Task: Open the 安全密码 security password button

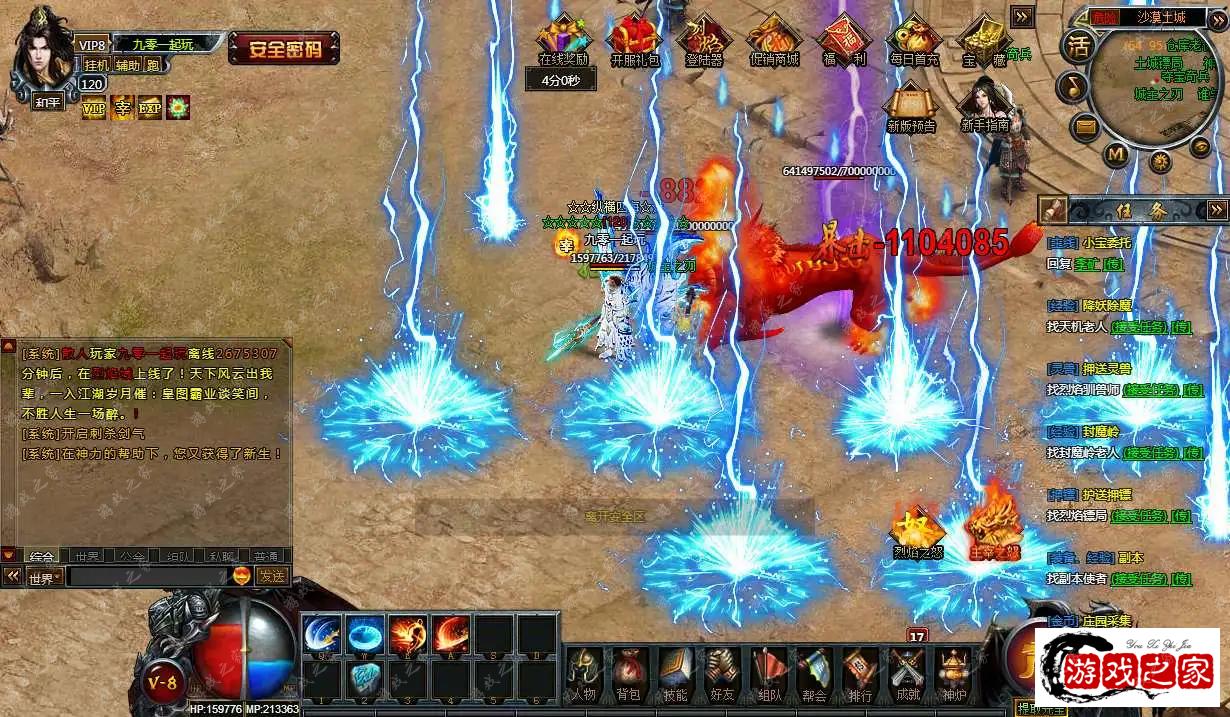Action: [x=284, y=48]
